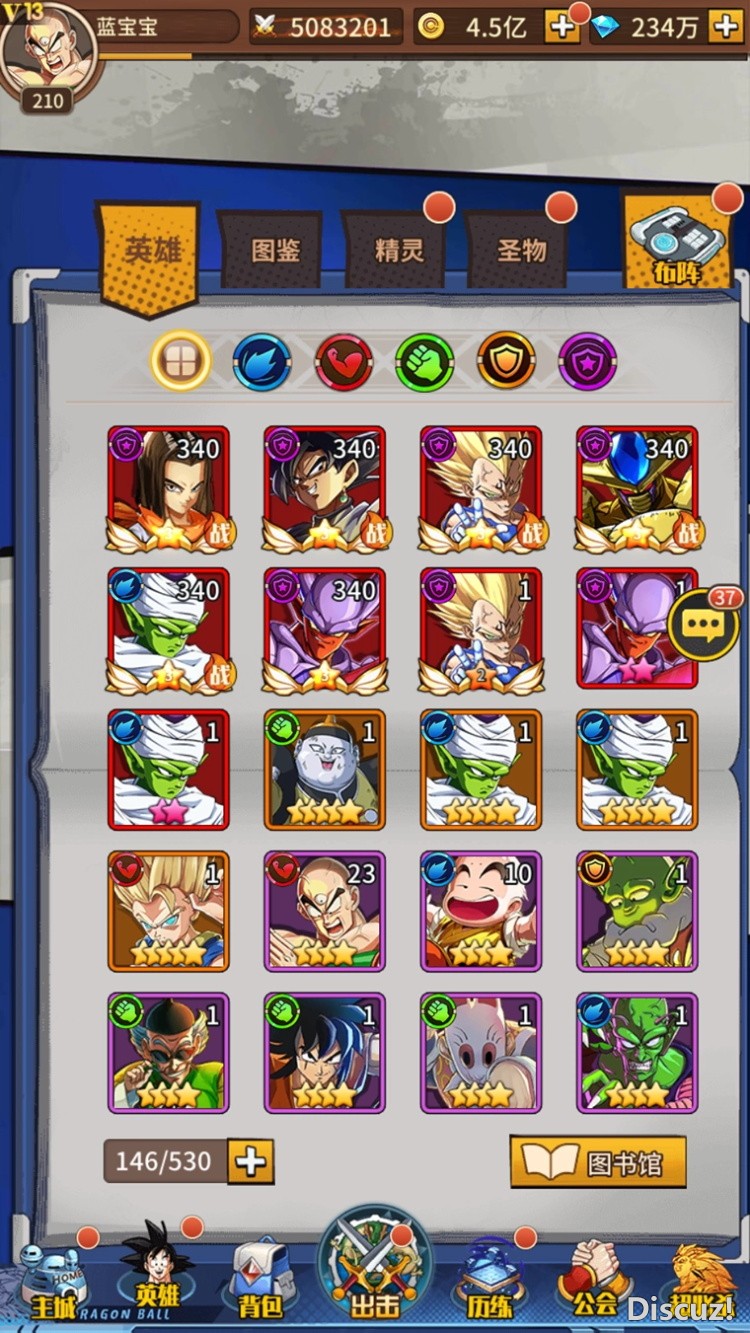Filter heroes by the red heart type
This screenshot has height=1333, width=750.
(x=344, y=361)
